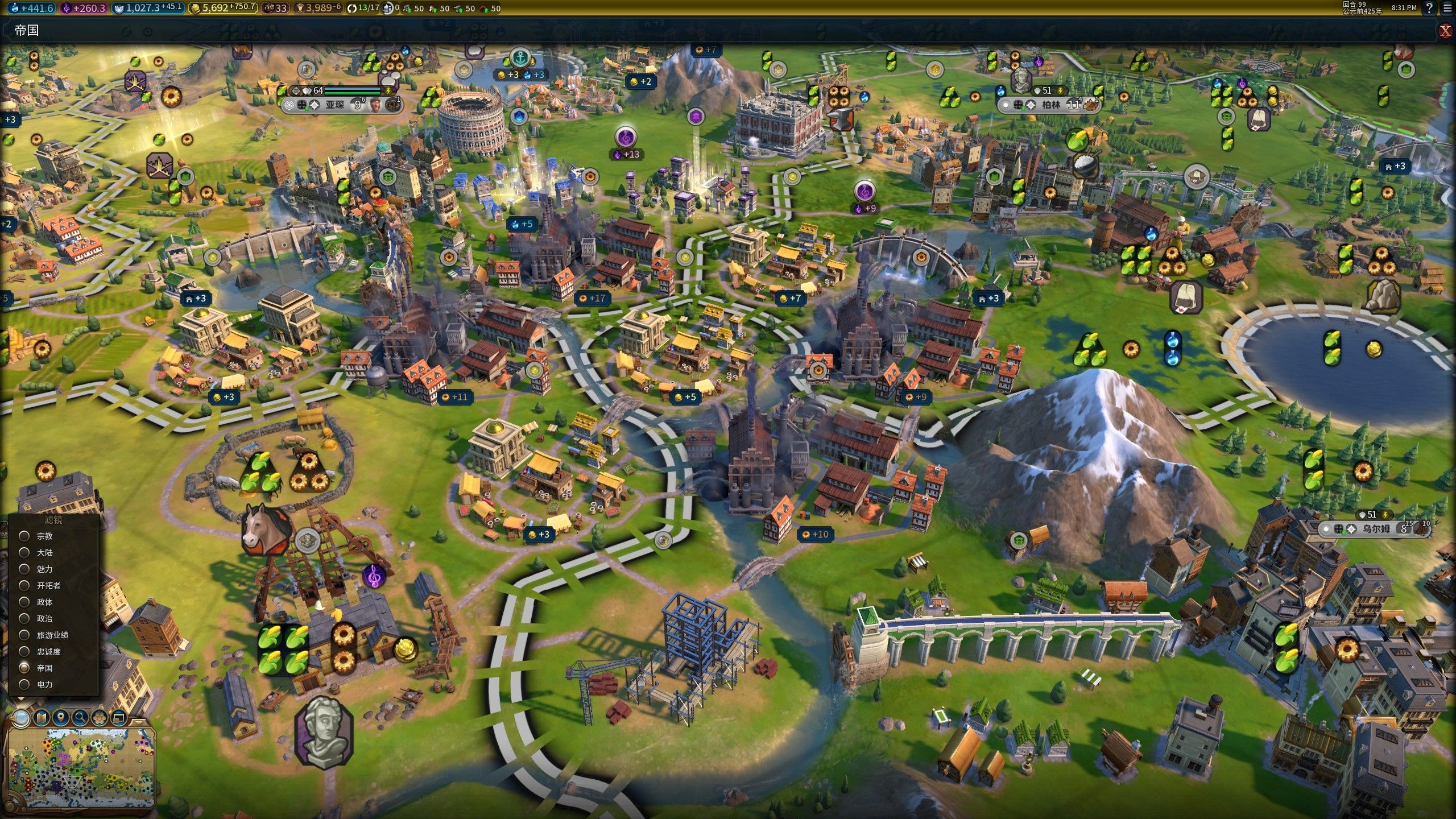Screen dimensions: 1456x819
Task: Toggle the lens magnifier button above minimap
Action: [21, 718]
